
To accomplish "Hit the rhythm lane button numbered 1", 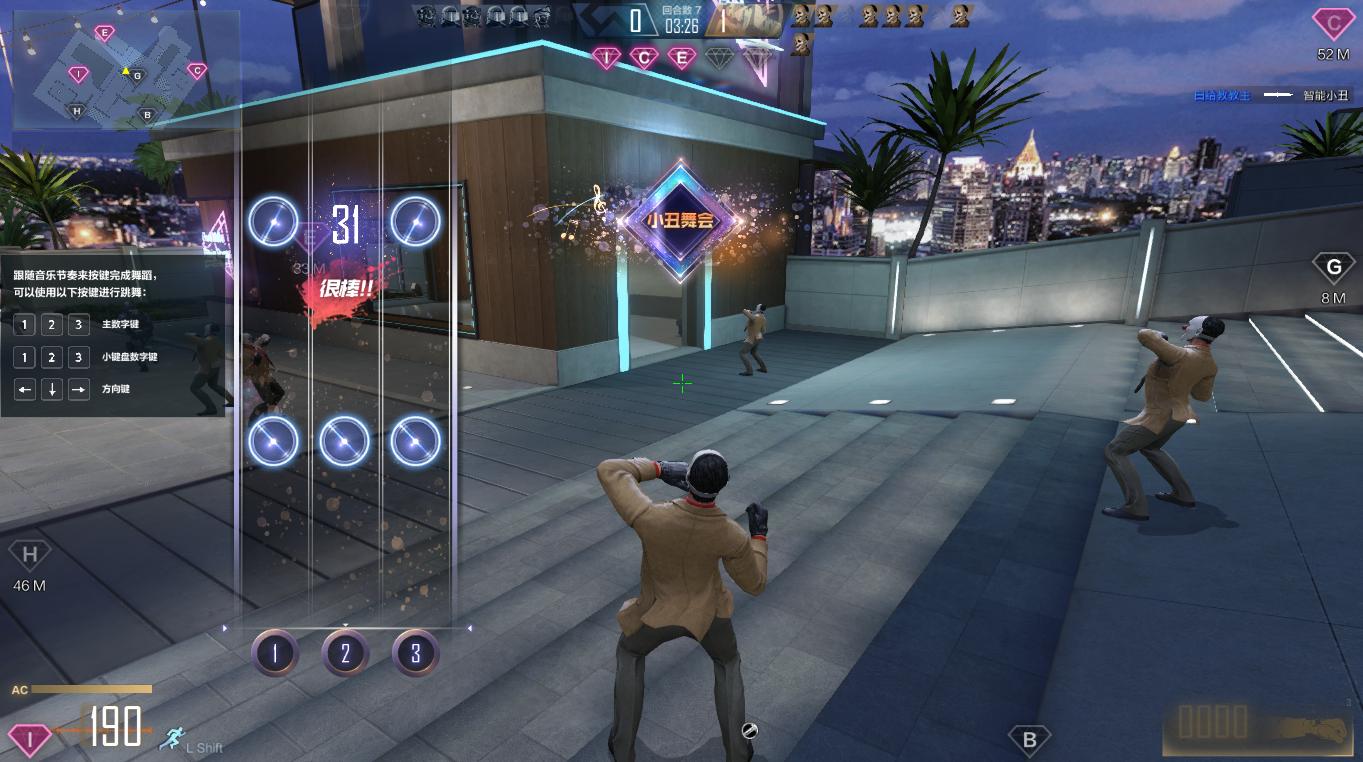I will point(275,654).
